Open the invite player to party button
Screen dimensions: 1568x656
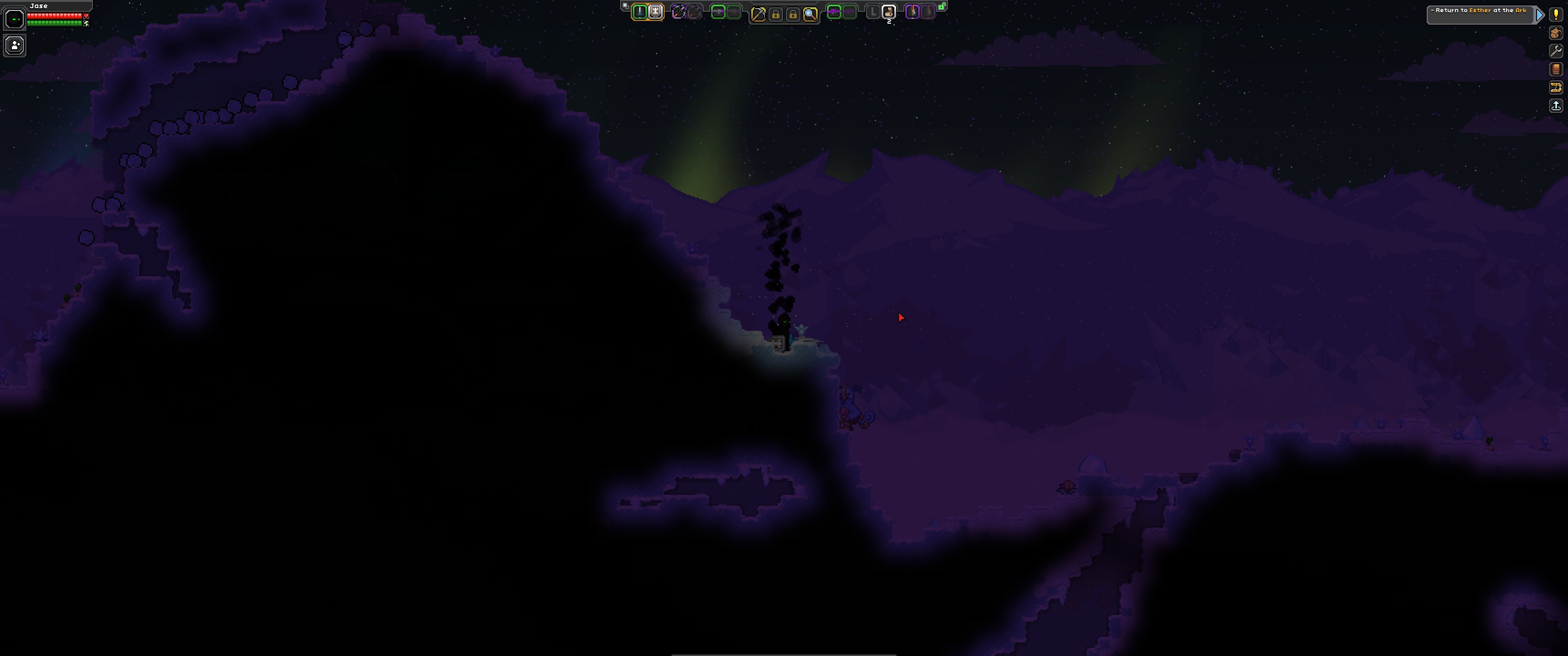15,46
